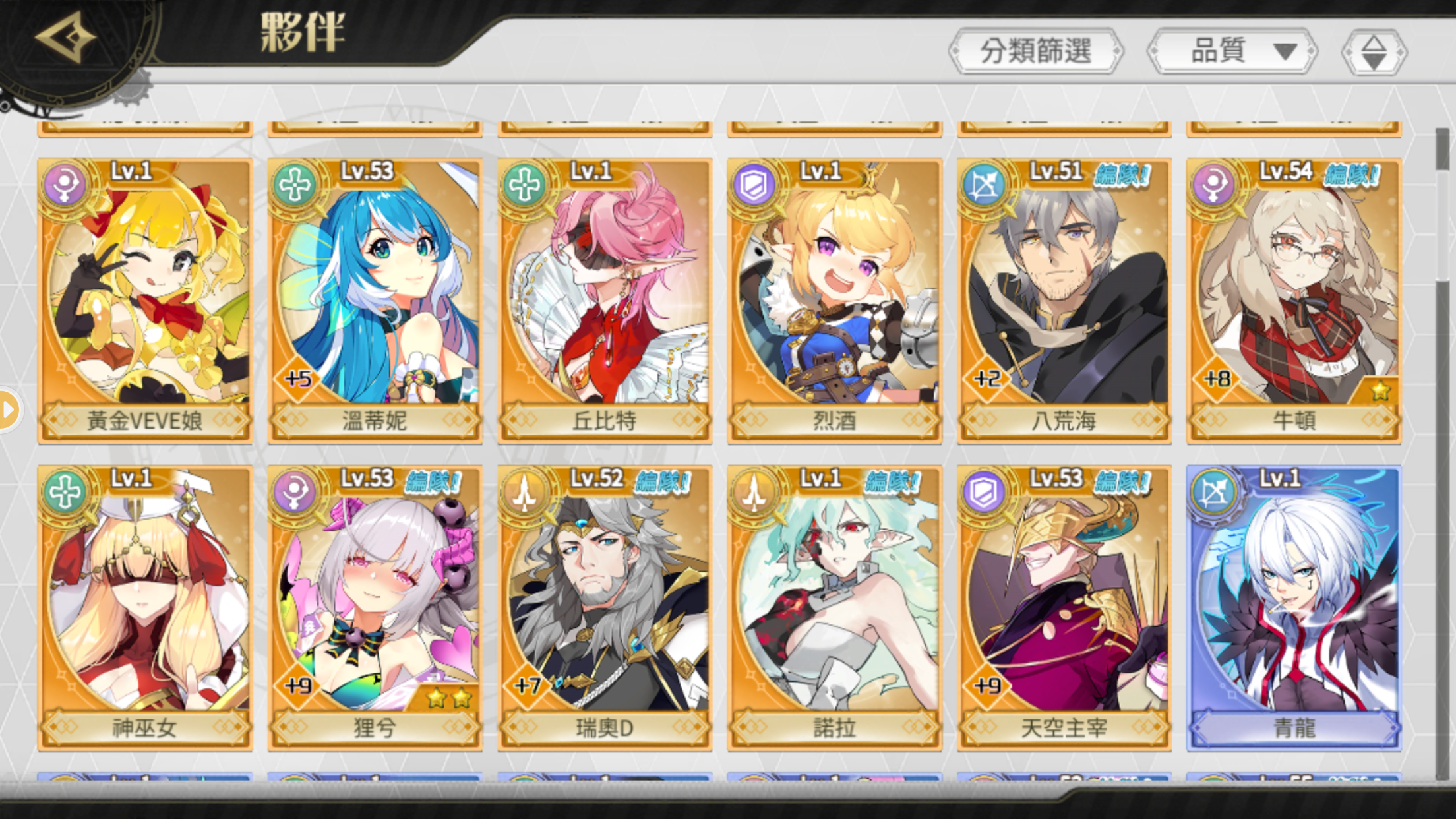Expand the side panel arrow tab
This screenshot has height=819, width=1456.
(x=8, y=410)
